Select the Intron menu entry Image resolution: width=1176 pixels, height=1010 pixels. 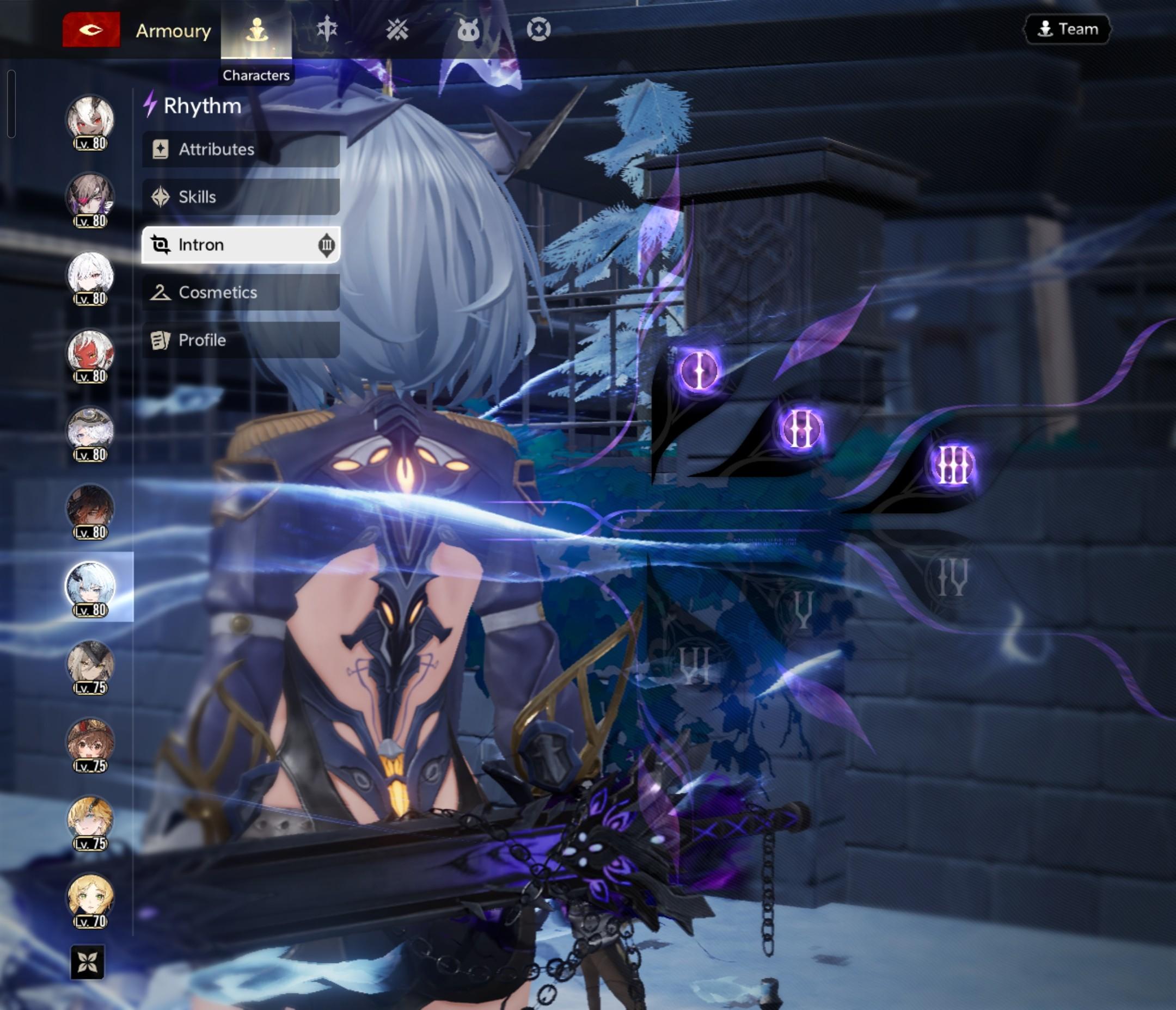(x=241, y=244)
